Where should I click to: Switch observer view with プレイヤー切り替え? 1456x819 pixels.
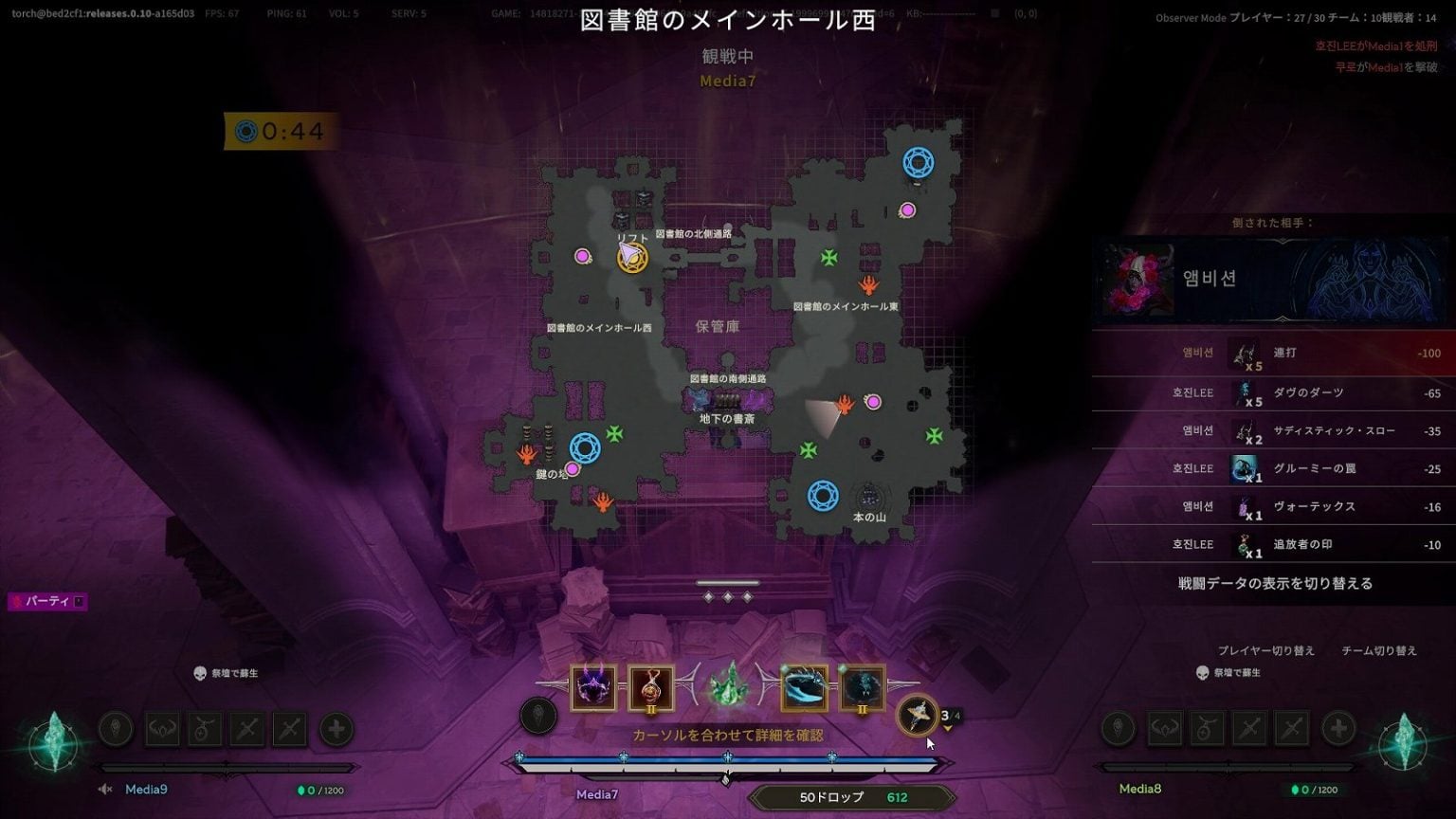click(x=1265, y=650)
